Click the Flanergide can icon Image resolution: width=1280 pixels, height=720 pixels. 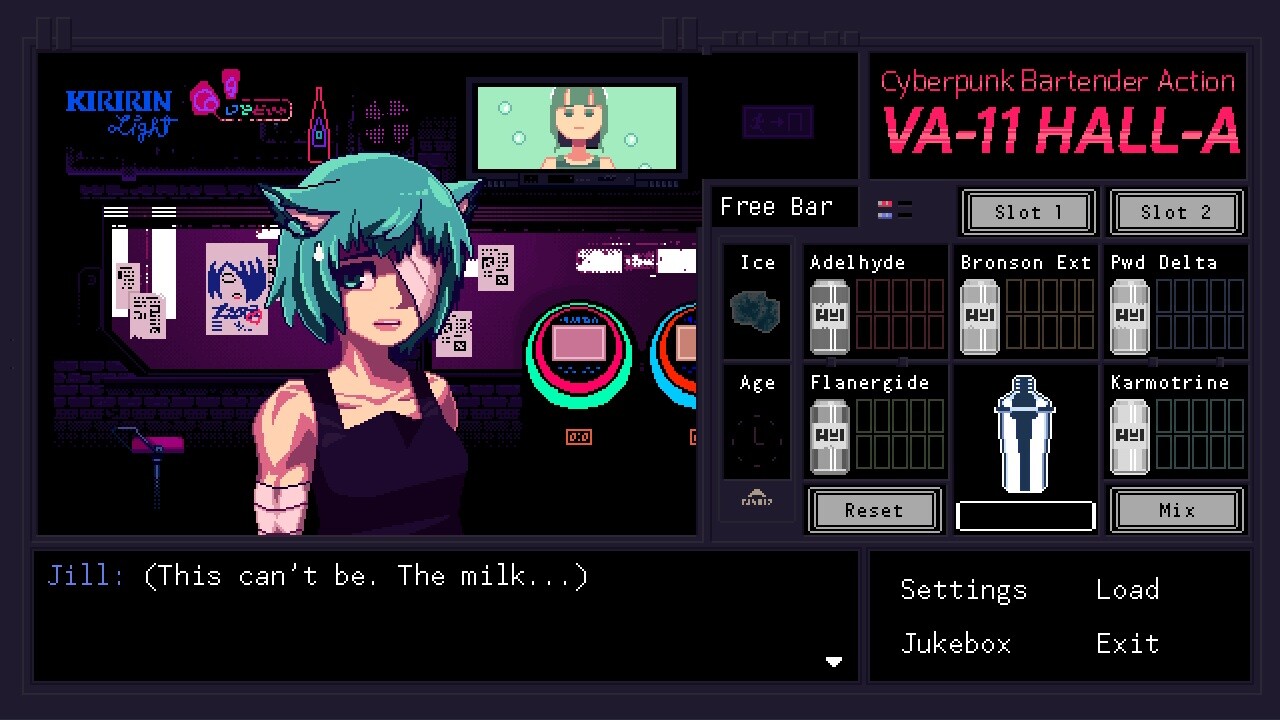(x=829, y=438)
